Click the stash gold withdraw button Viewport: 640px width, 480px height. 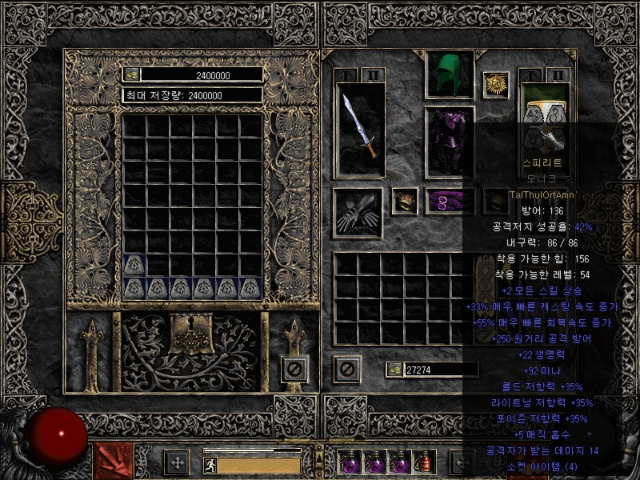click(131, 74)
